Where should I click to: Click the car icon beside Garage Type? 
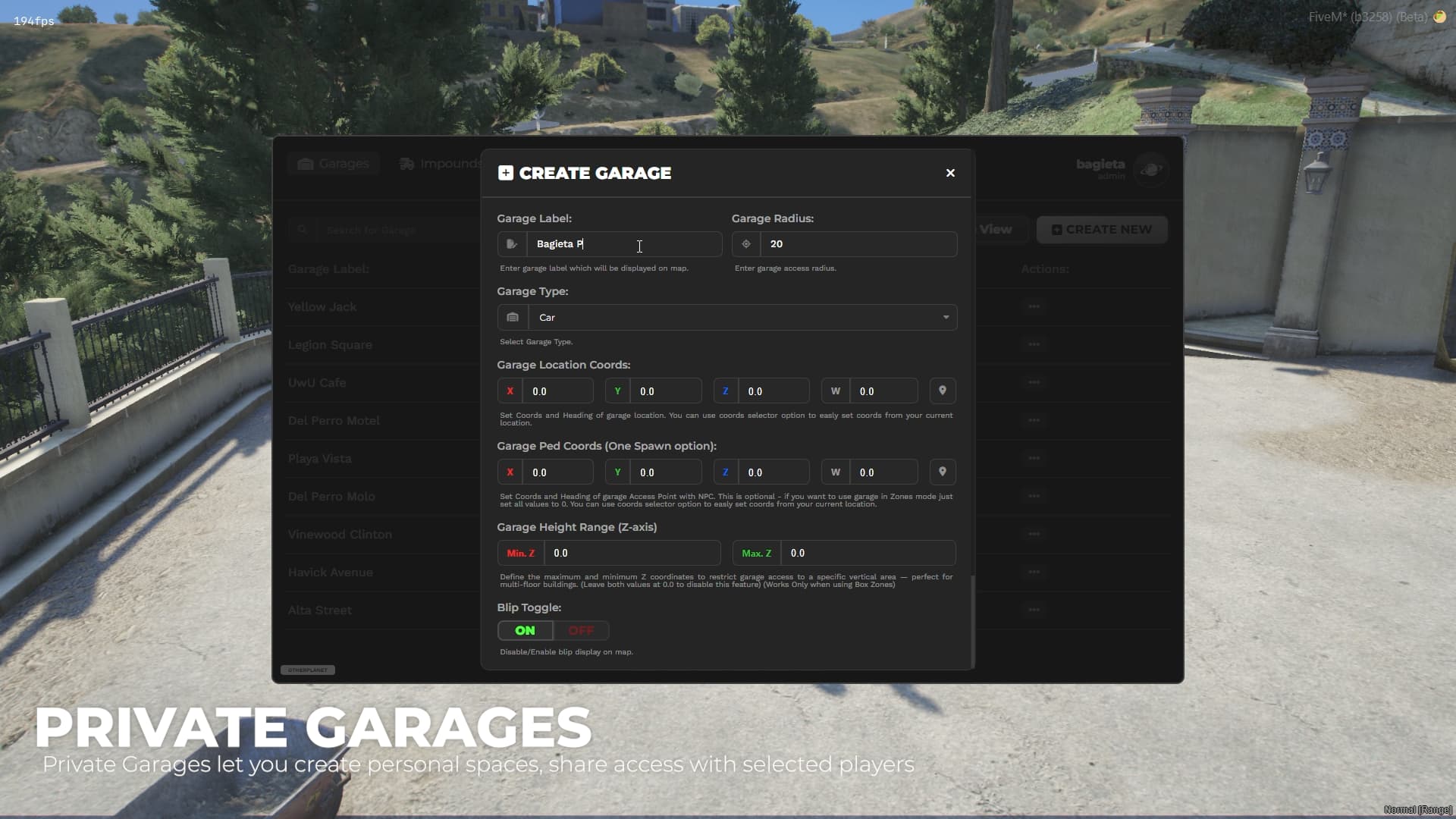click(x=513, y=317)
